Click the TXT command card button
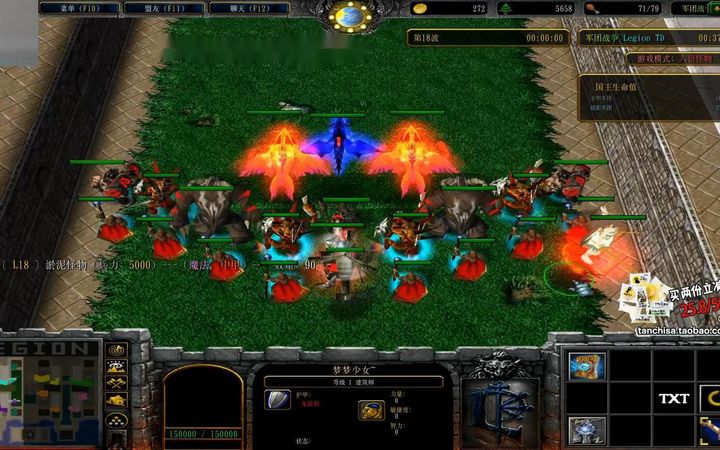Screen dimensions: 720x450 coord(674,399)
